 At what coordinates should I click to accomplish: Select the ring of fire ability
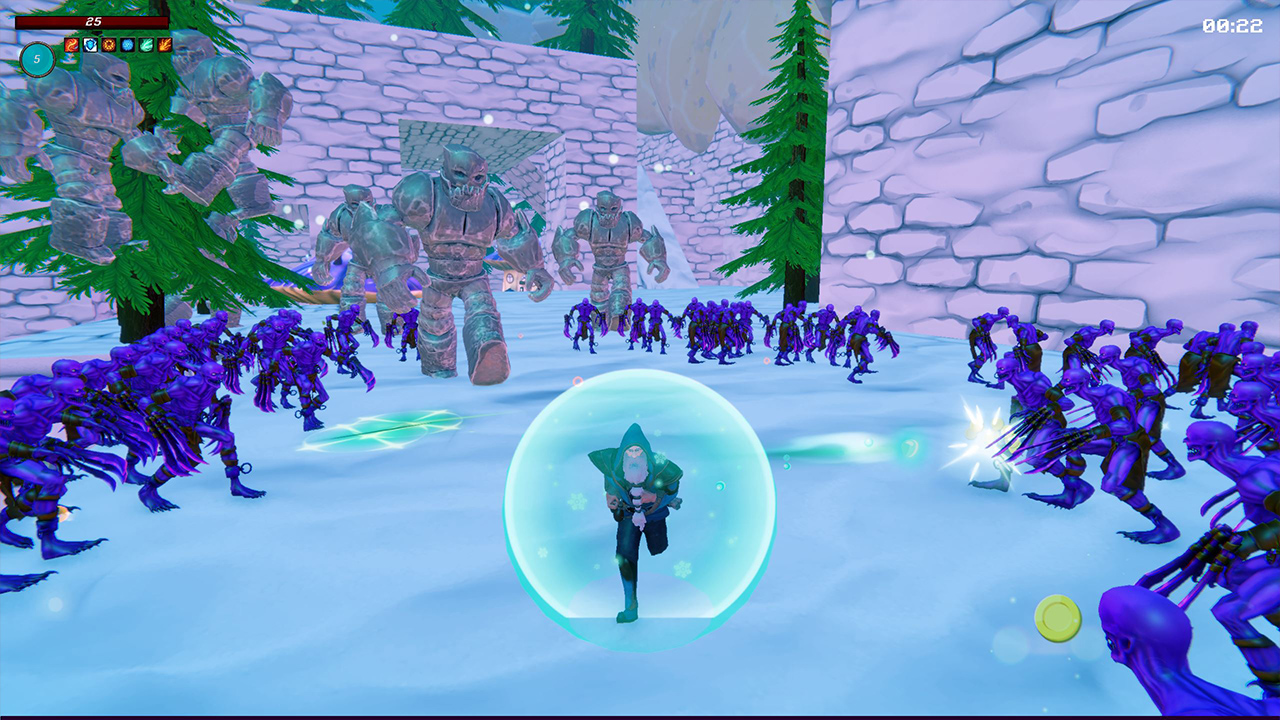[108, 45]
